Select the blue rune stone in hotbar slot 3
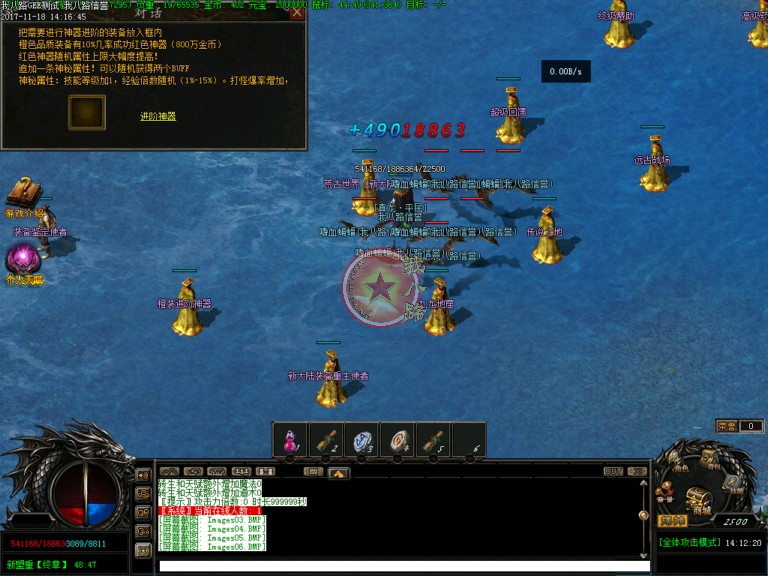 [x=362, y=440]
